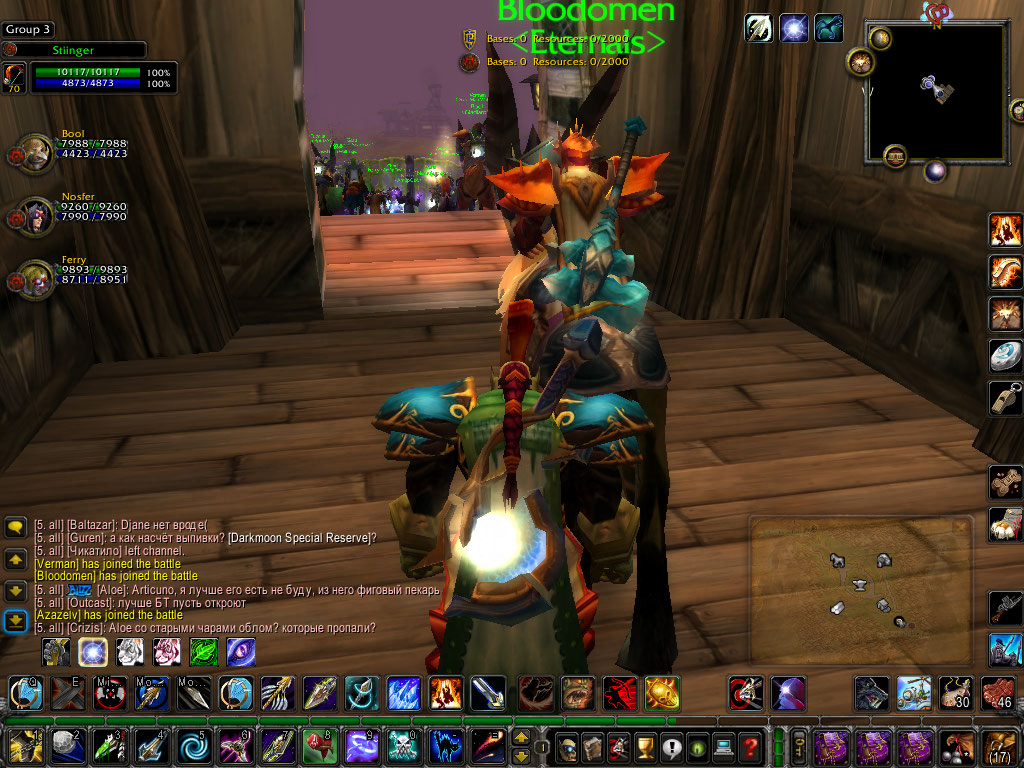Image resolution: width=1024 pixels, height=768 pixels.
Task: Select party member Ferry's portrait
Action: [x=36, y=278]
